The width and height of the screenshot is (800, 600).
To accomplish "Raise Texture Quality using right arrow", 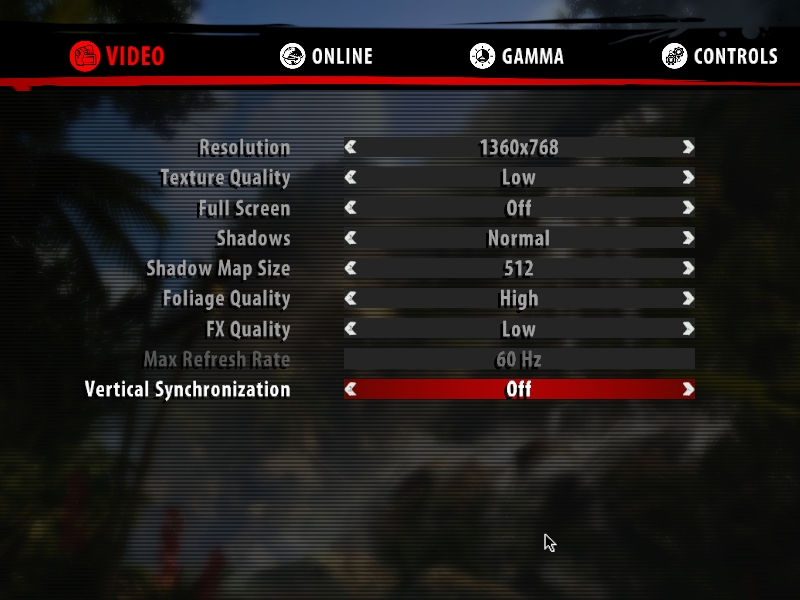I will tap(688, 178).
